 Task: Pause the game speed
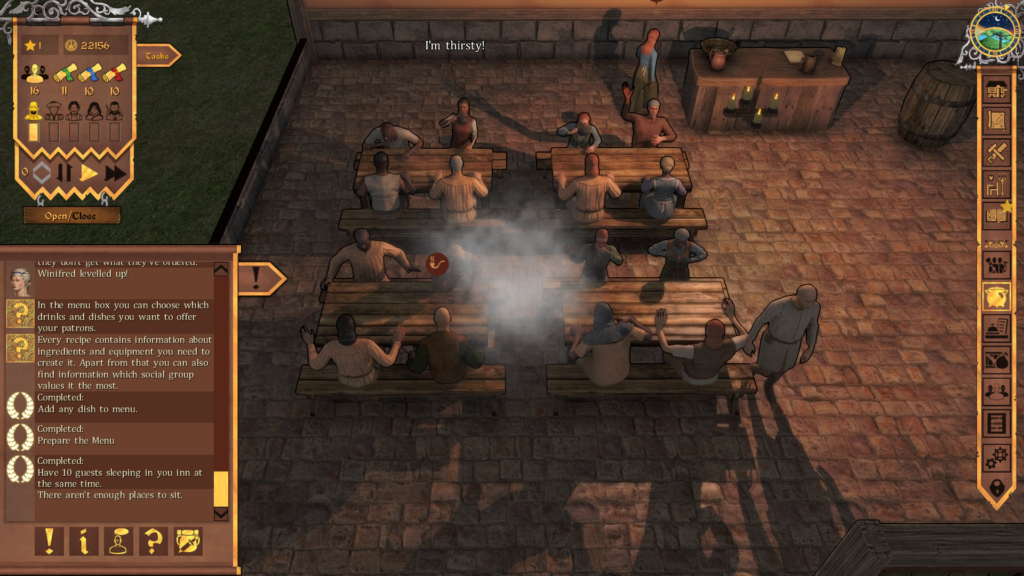tap(65, 172)
